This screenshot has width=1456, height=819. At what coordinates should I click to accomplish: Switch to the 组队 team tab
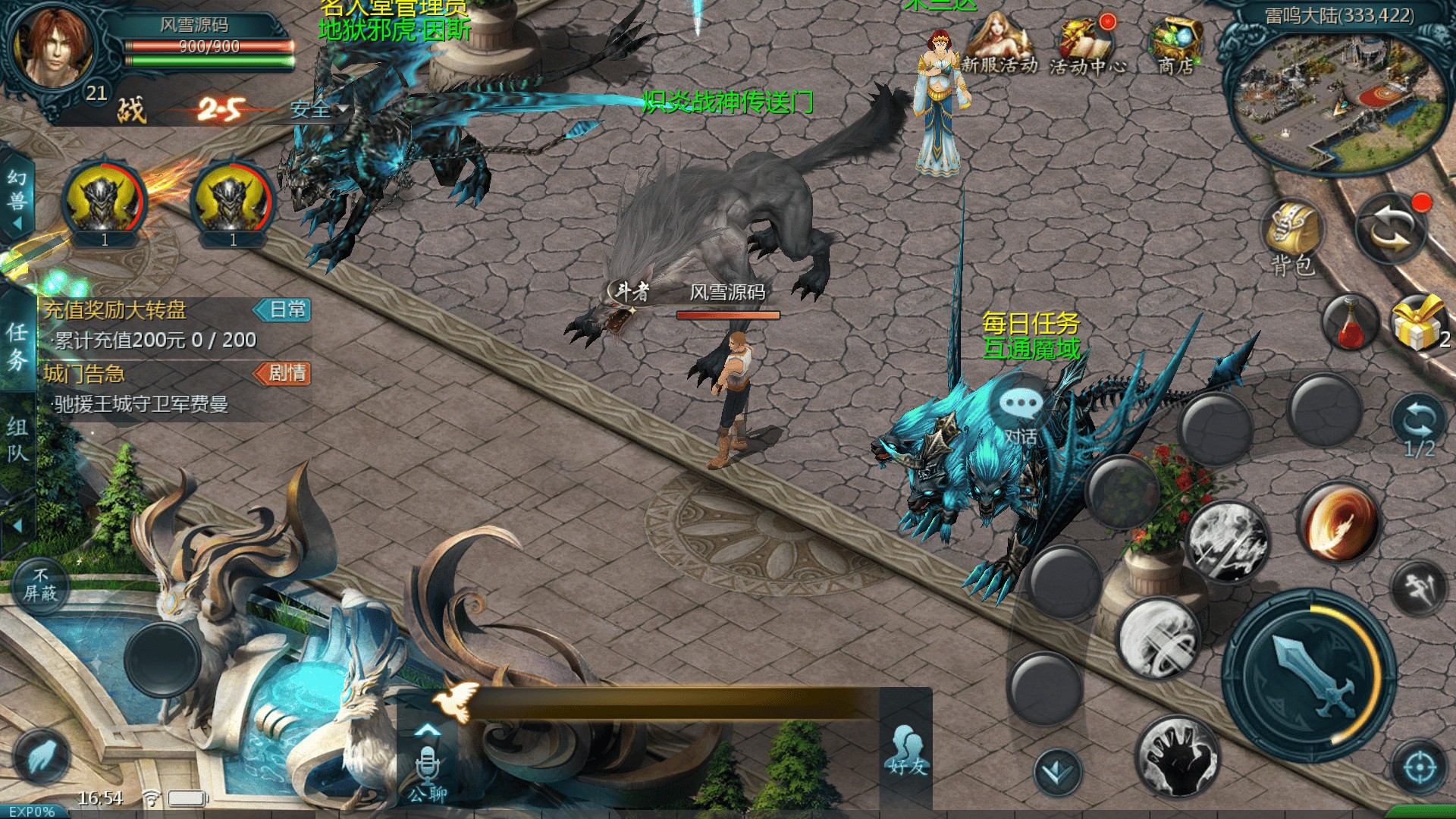point(17,440)
